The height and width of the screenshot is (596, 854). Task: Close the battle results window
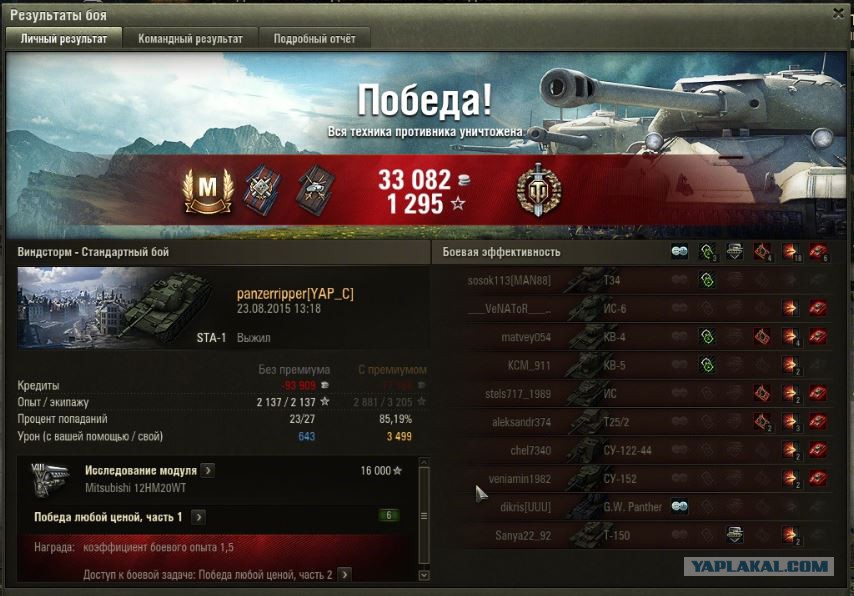[x=838, y=13]
